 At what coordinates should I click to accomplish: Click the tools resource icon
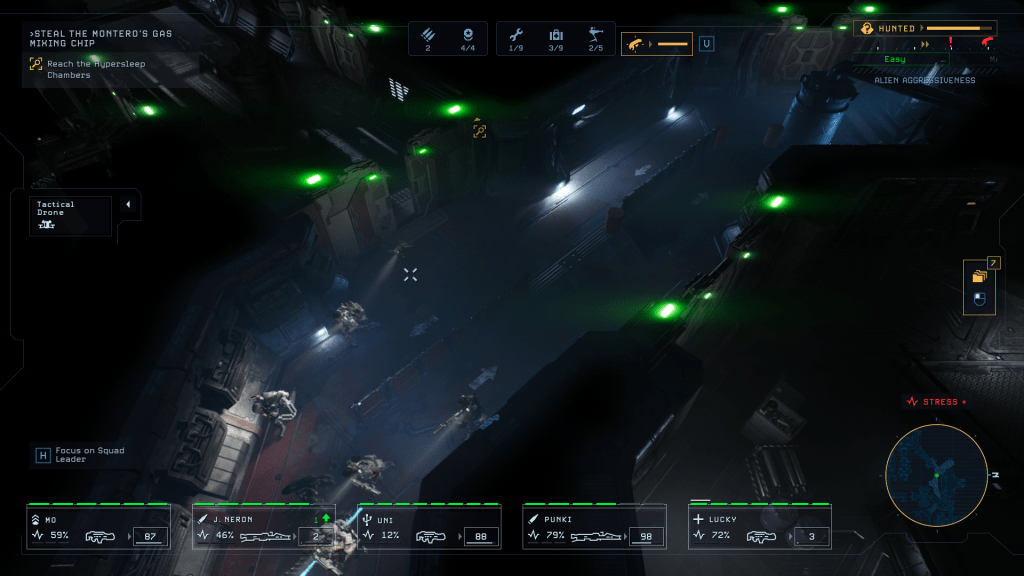(x=515, y=35)
